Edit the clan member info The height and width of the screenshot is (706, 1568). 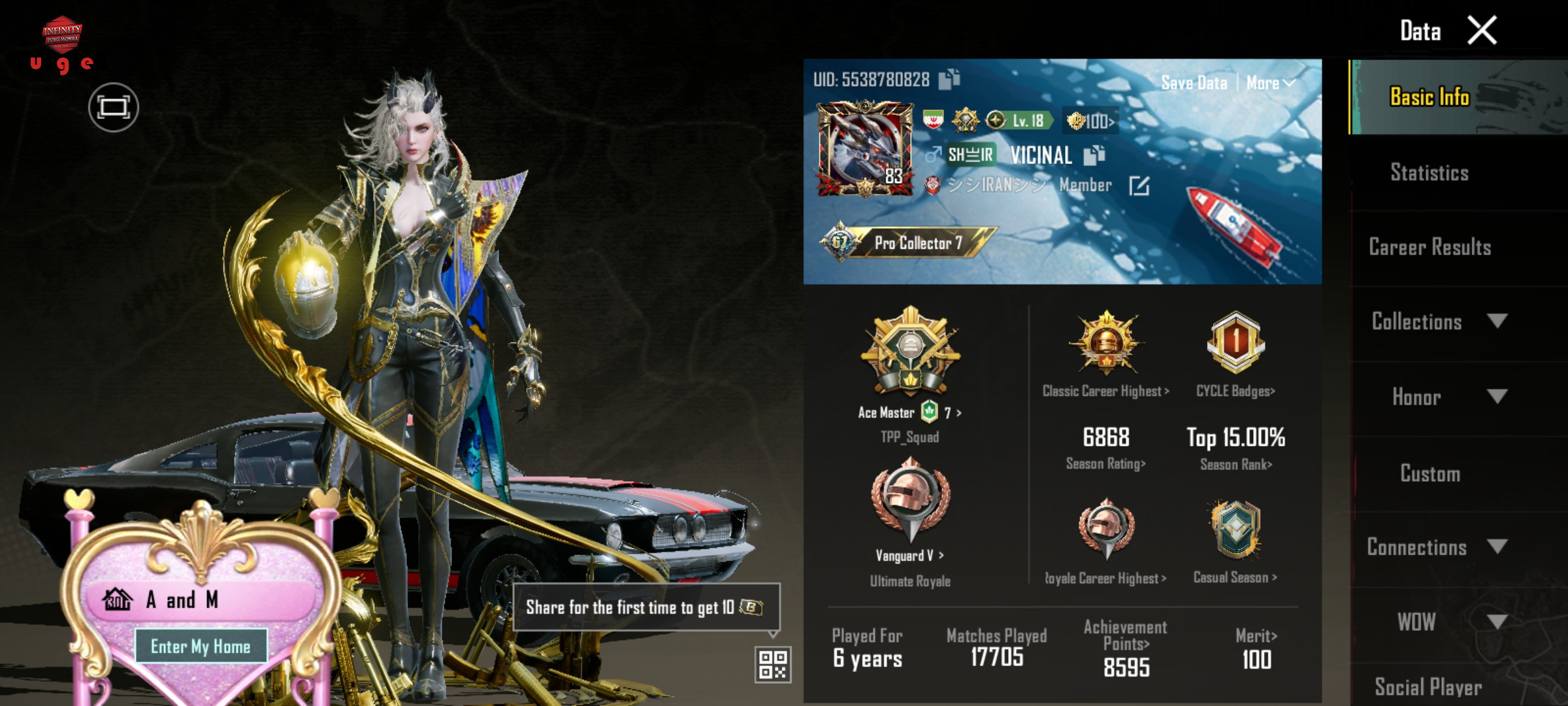pyautogui.click(x=1139, y=186)
